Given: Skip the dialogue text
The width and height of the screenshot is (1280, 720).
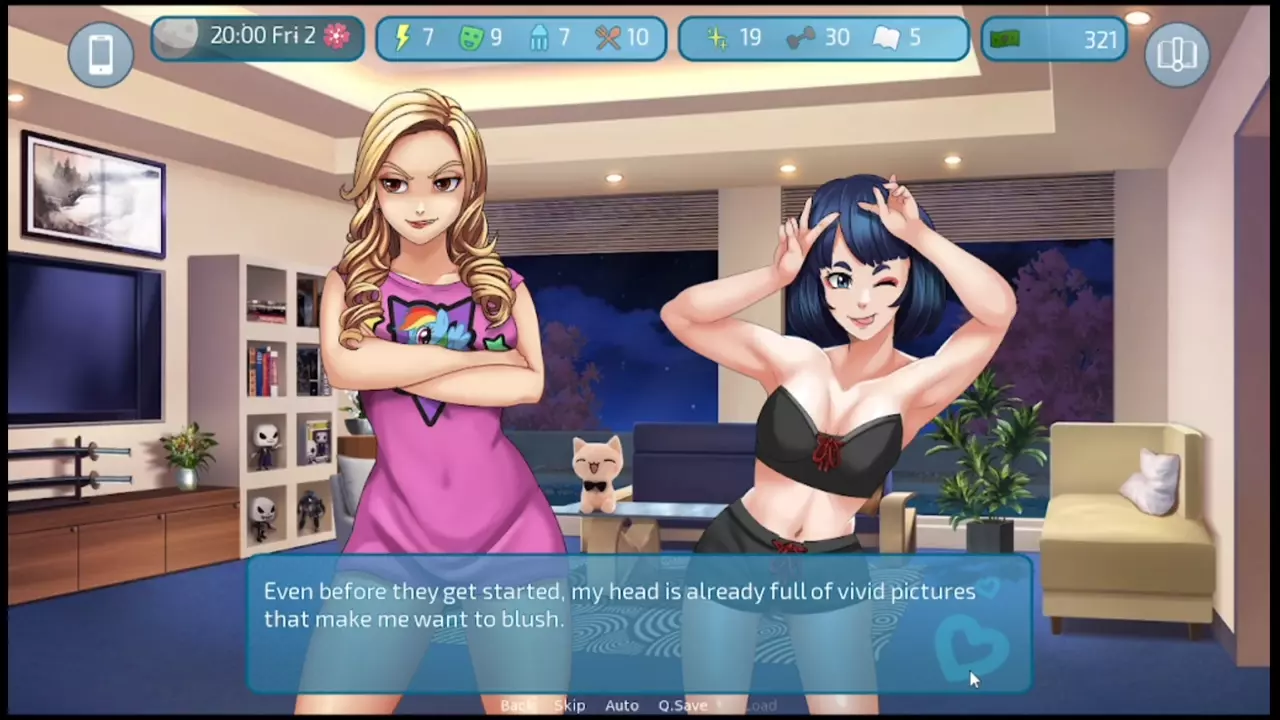Looking at the screenshot, I should [569, 706].
